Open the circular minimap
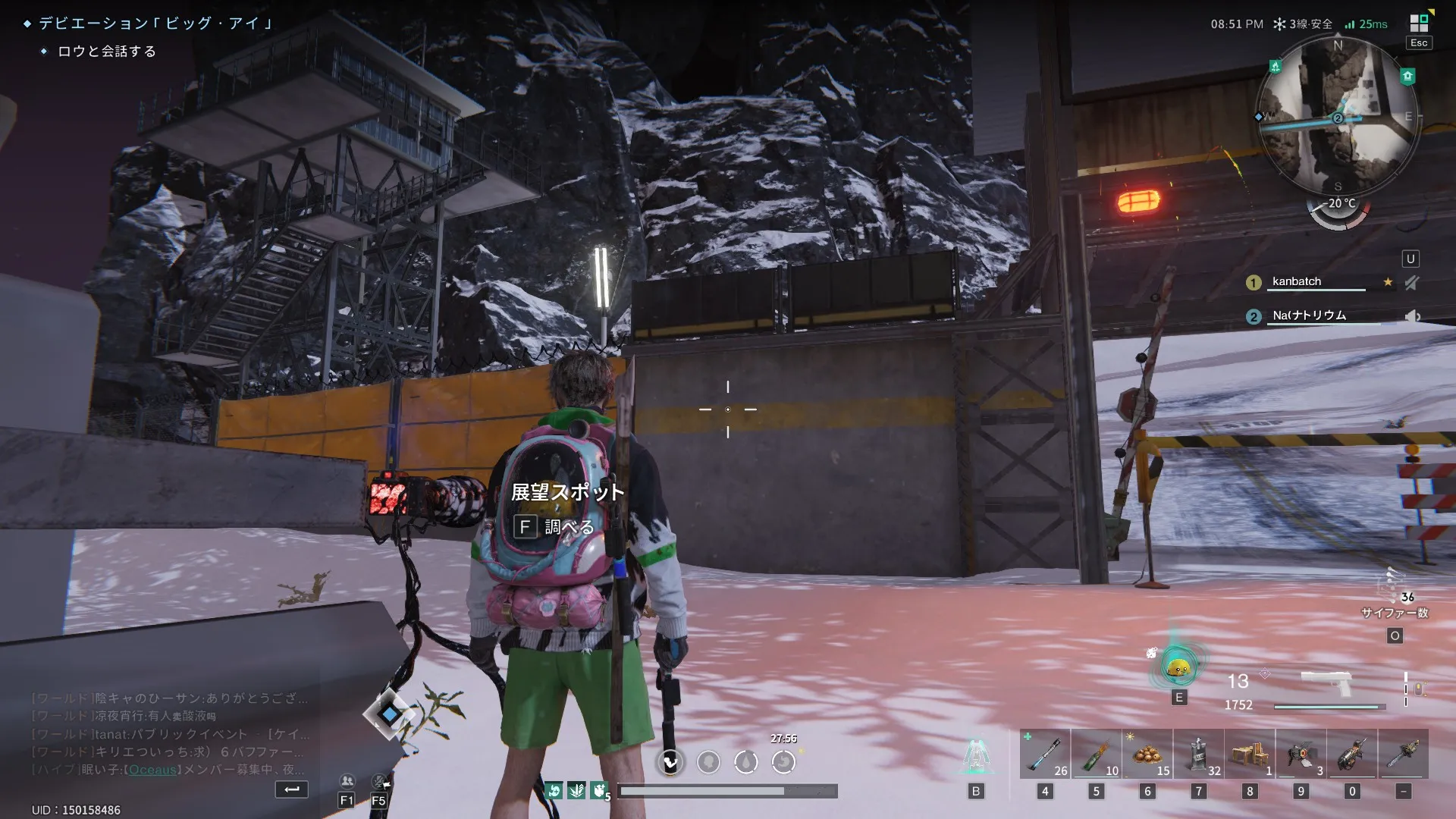 click(1337, 118)
